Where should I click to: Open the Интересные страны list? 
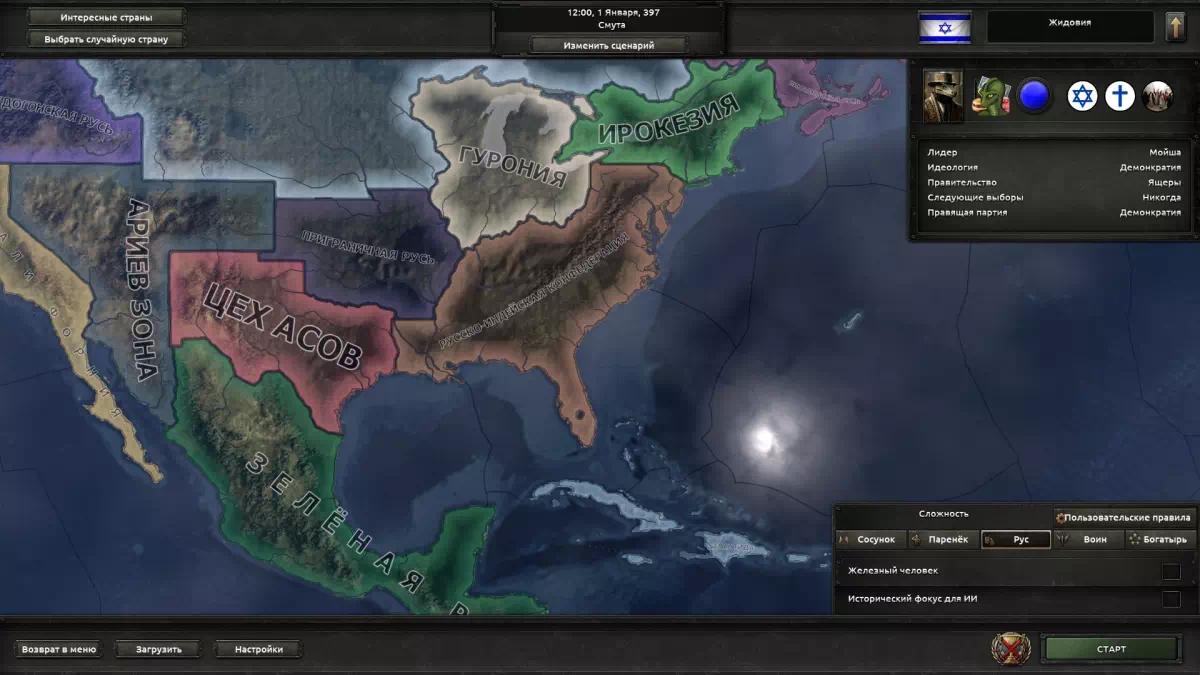[x=106, y=17]
